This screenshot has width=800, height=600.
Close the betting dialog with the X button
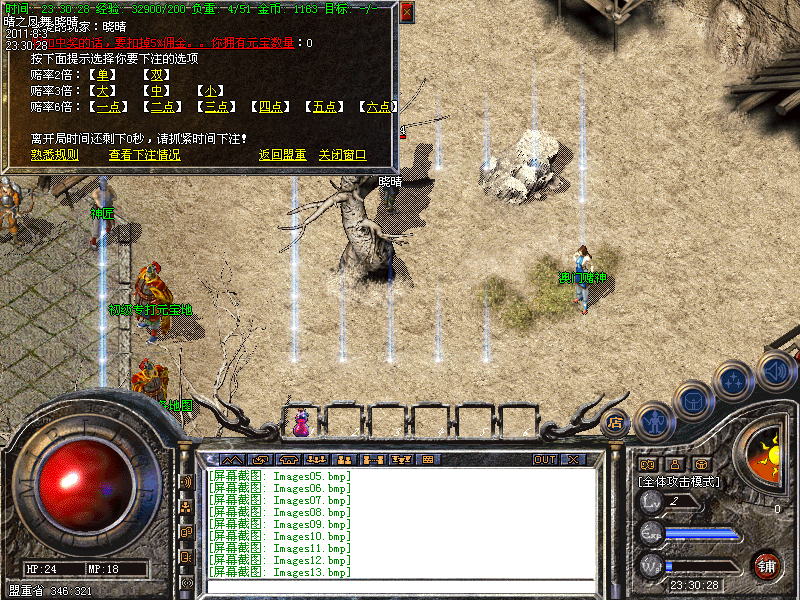406,13
